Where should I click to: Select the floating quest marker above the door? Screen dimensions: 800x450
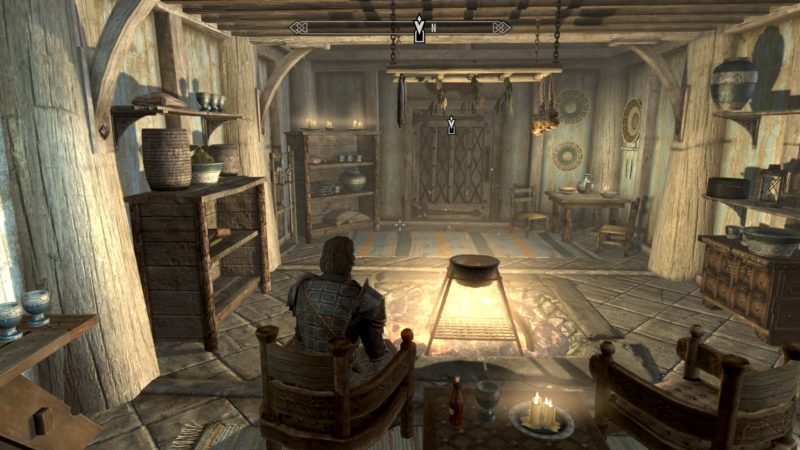(x=451, y=124)
